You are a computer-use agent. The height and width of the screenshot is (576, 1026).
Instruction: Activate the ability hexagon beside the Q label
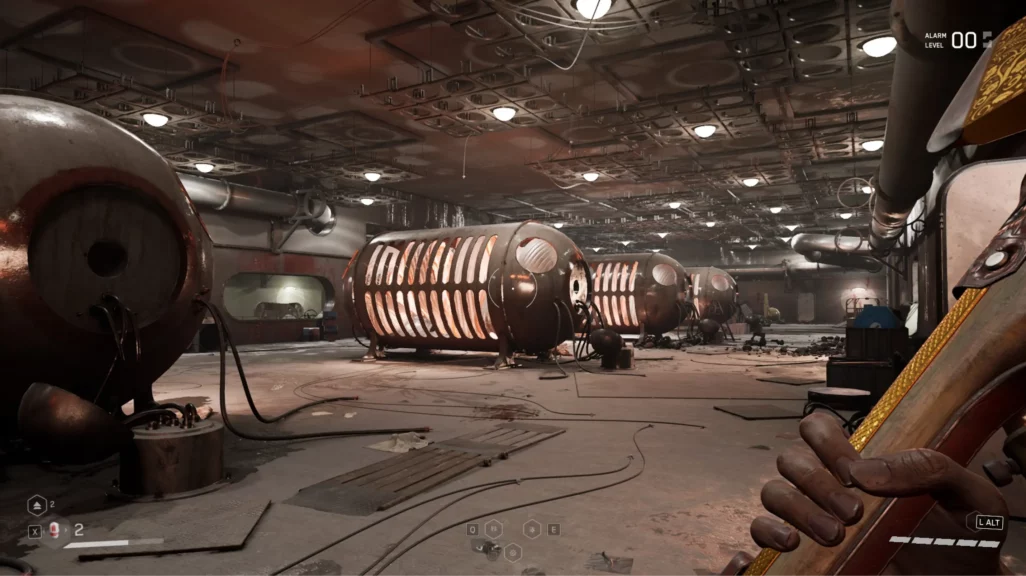point(493,529)
